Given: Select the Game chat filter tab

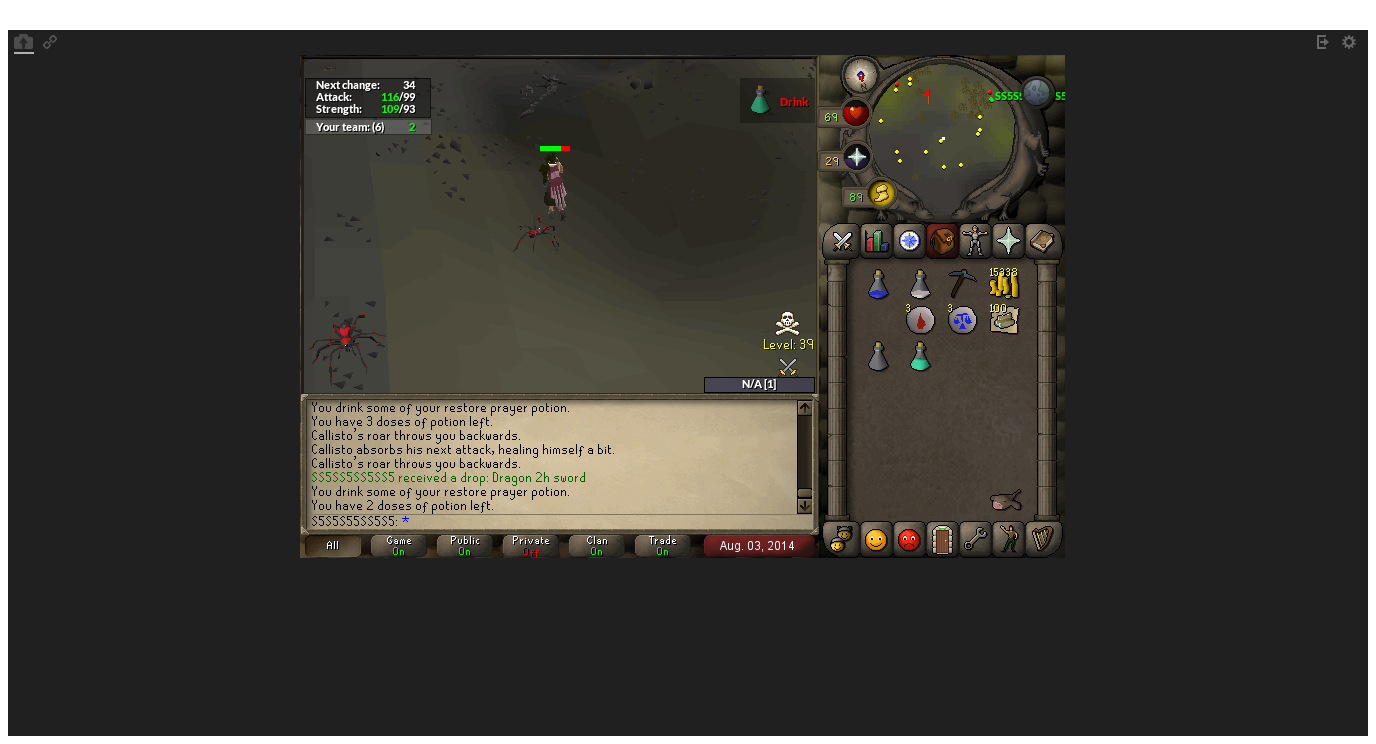Looking at the screenshot, I should tap(398, 545).
